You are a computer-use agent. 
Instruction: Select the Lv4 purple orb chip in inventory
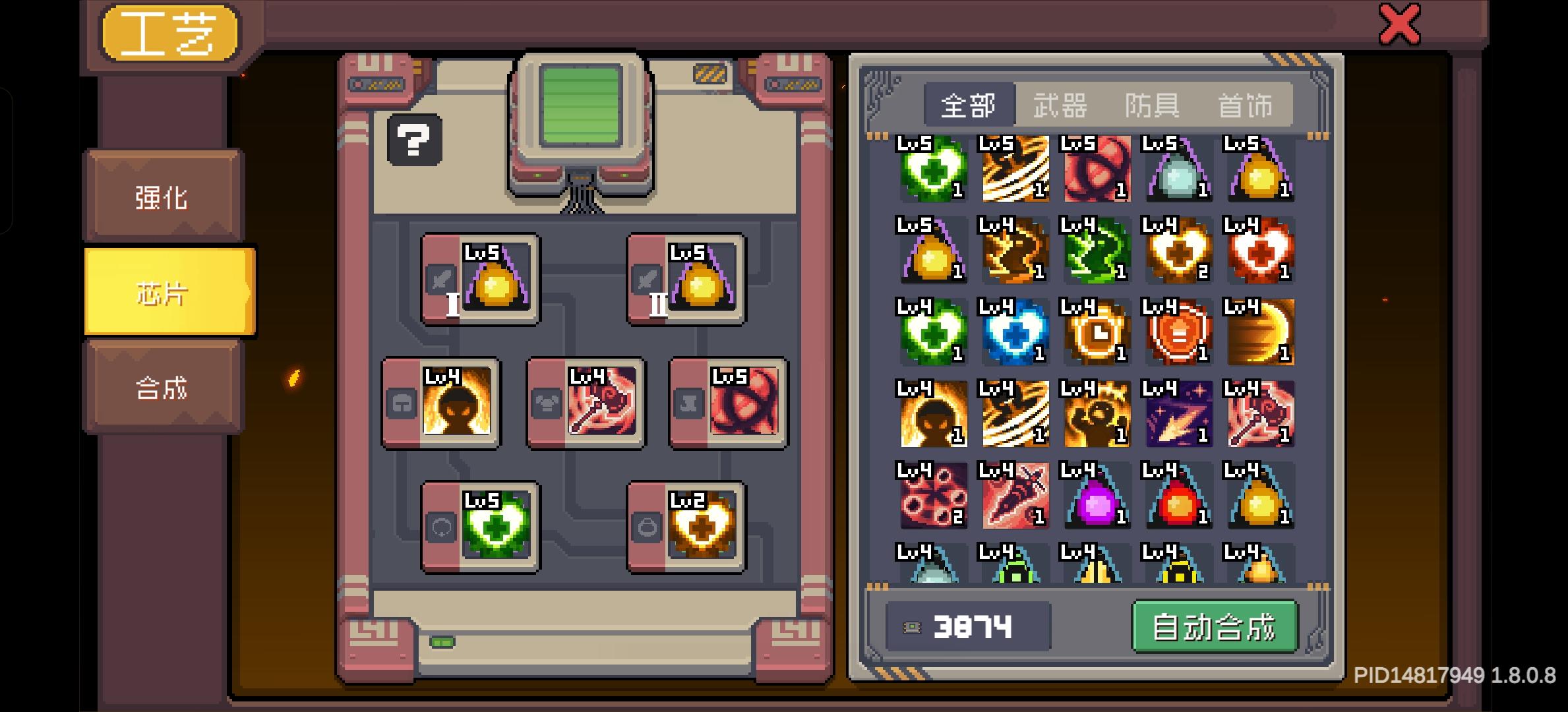[1096, 496]
